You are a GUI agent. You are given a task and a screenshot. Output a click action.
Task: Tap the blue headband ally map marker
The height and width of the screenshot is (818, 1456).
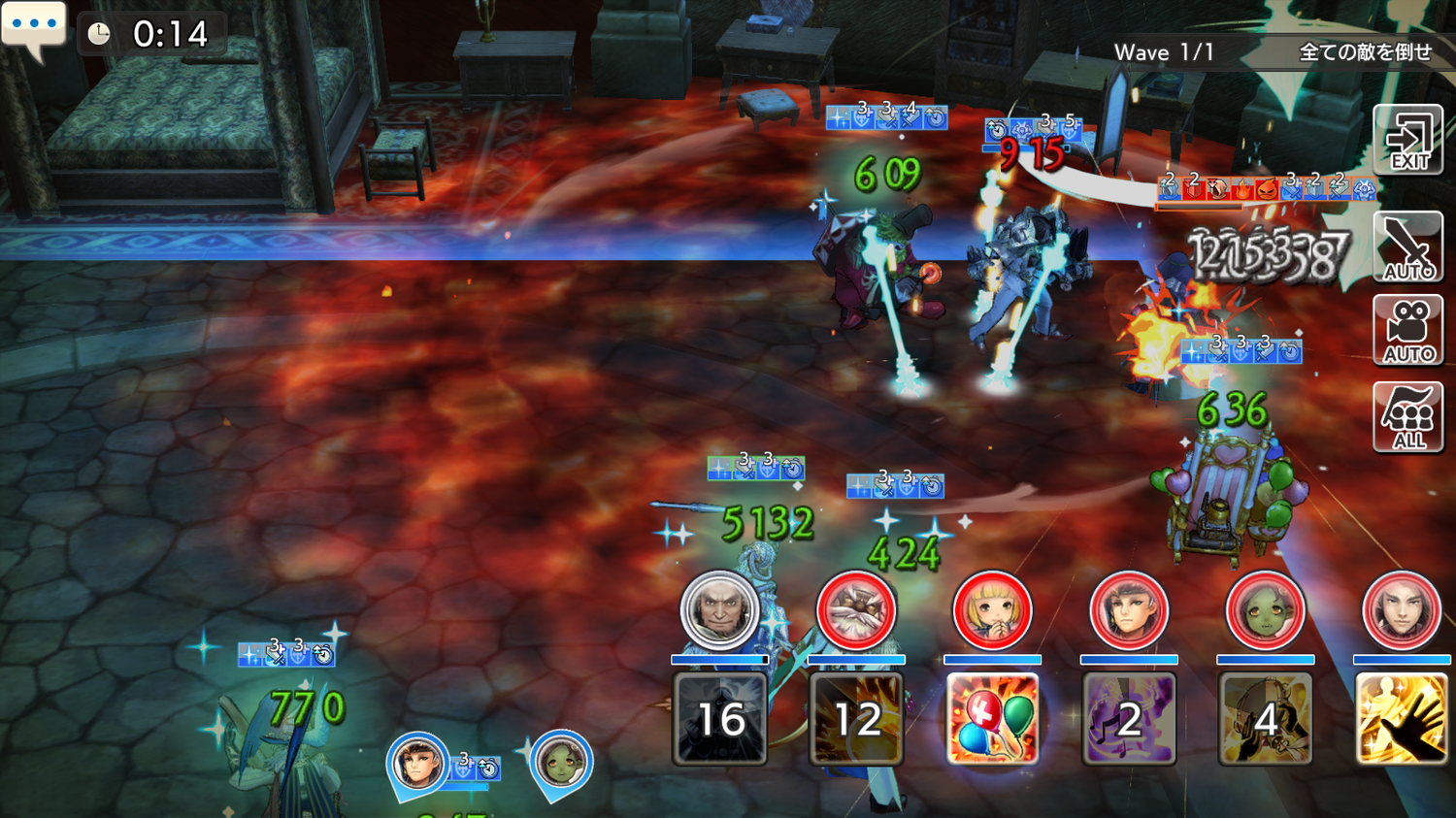[418, 765]
